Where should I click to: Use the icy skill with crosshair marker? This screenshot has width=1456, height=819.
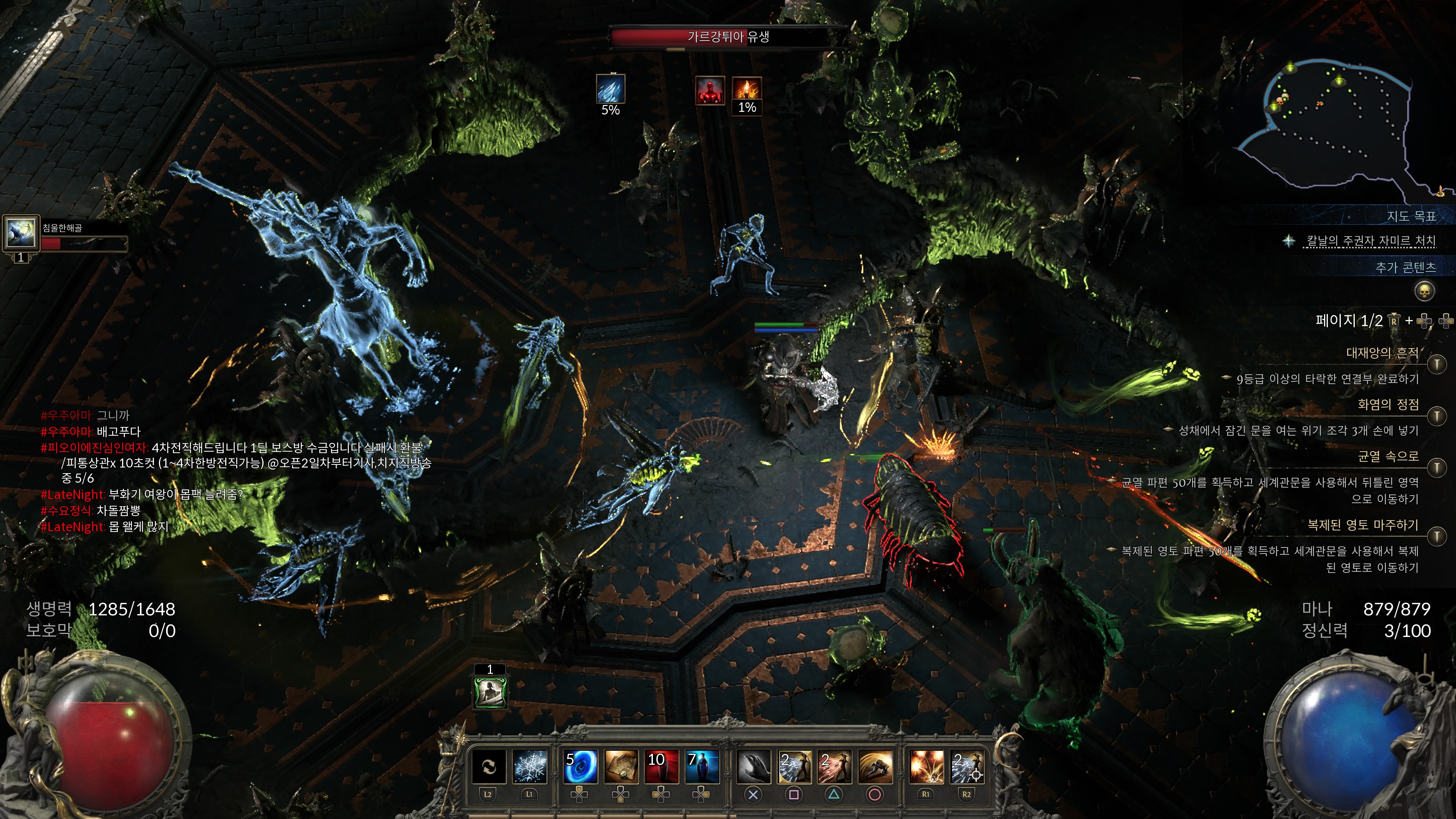pyautogui.click(x=967, y=767)
